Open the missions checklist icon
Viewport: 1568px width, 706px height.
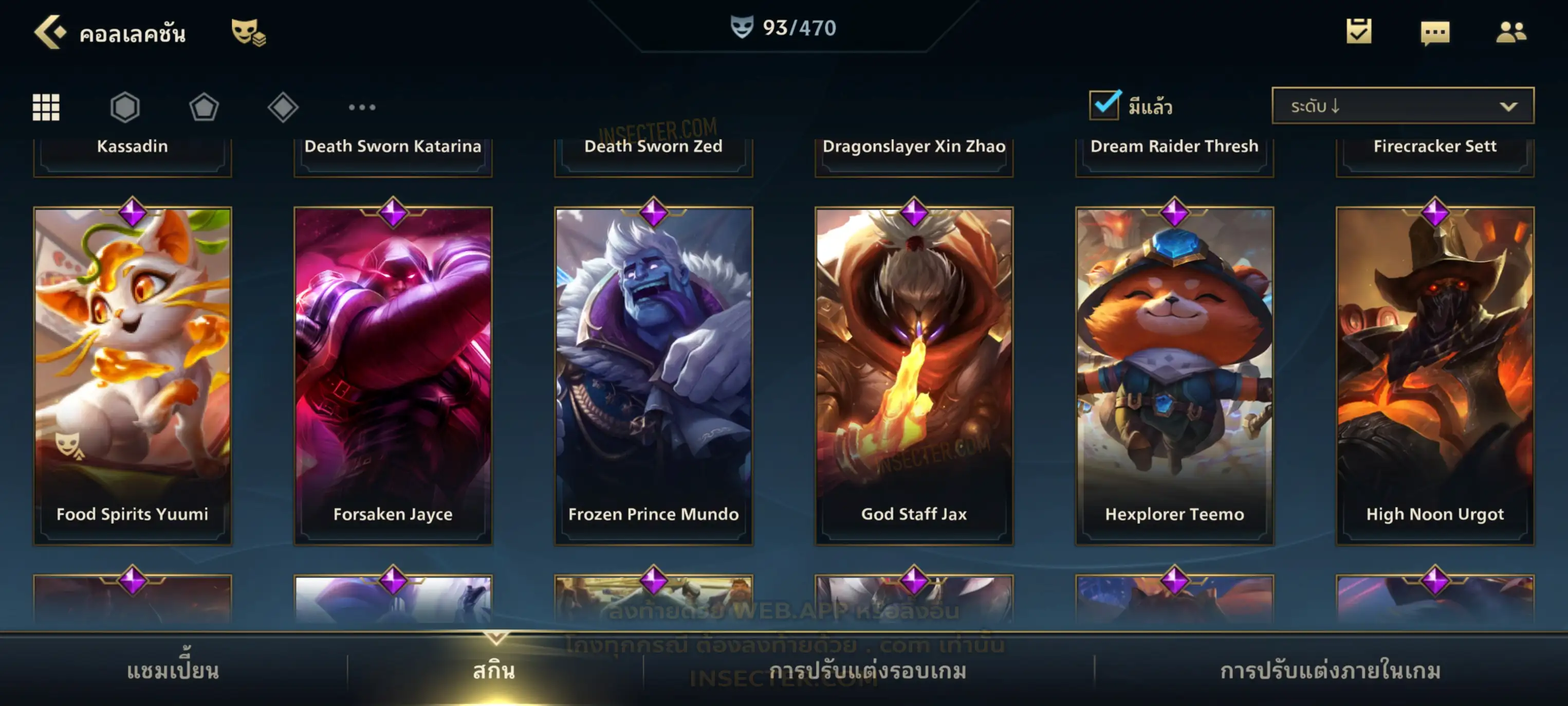click(x=1359, y=32)
